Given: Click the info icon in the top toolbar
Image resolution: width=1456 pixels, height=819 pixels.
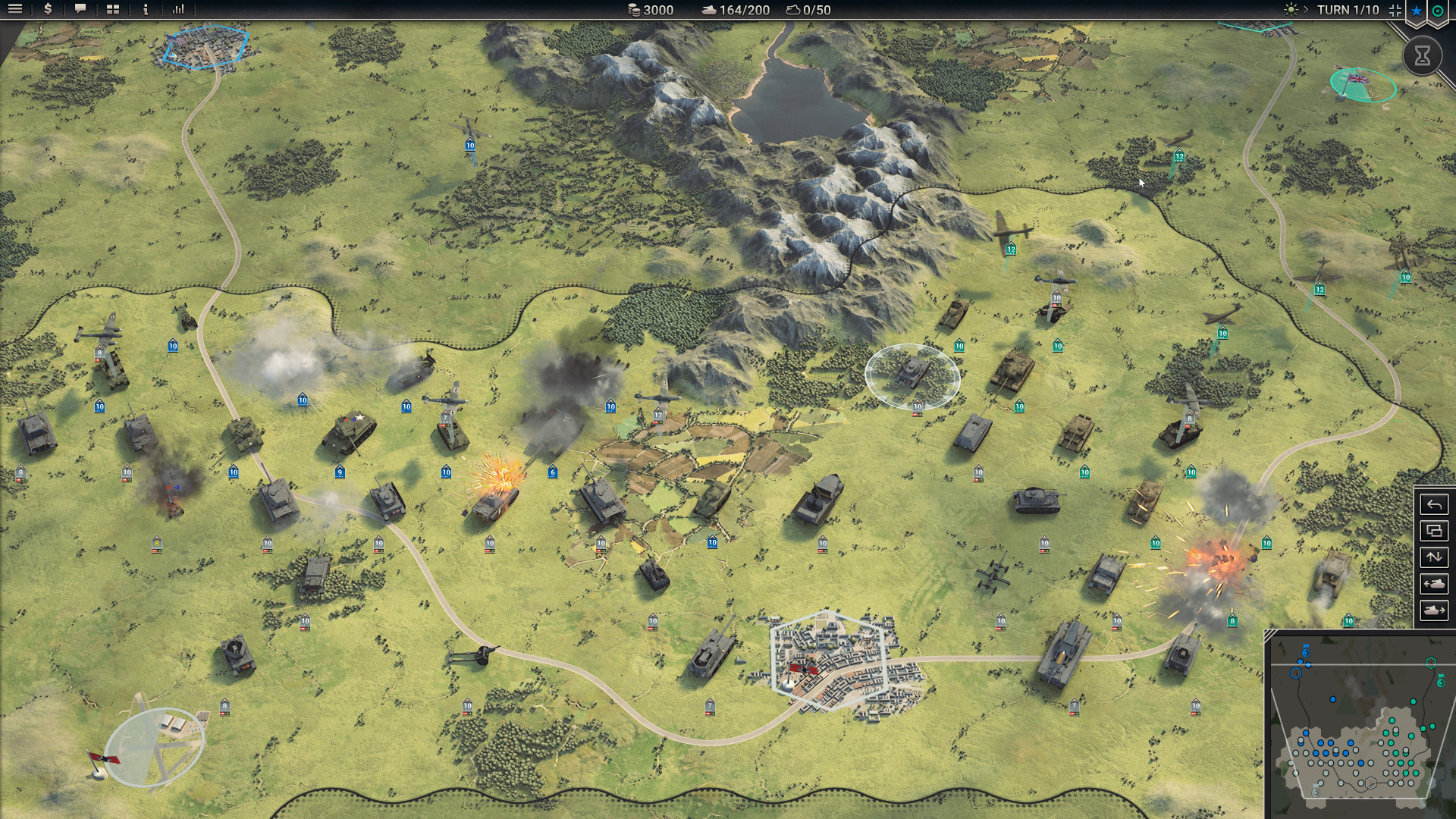Looking at the screenshot, I should pyautogui.click(x=145, y=10).
